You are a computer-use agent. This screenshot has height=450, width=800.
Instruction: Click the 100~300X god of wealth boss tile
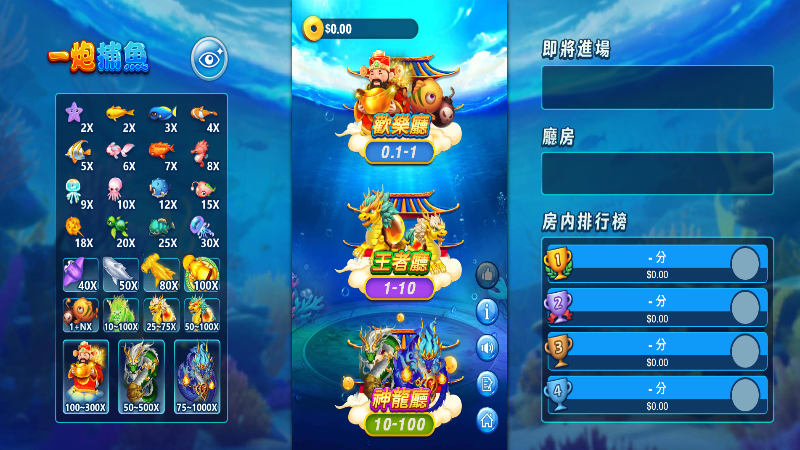(85, 378)
